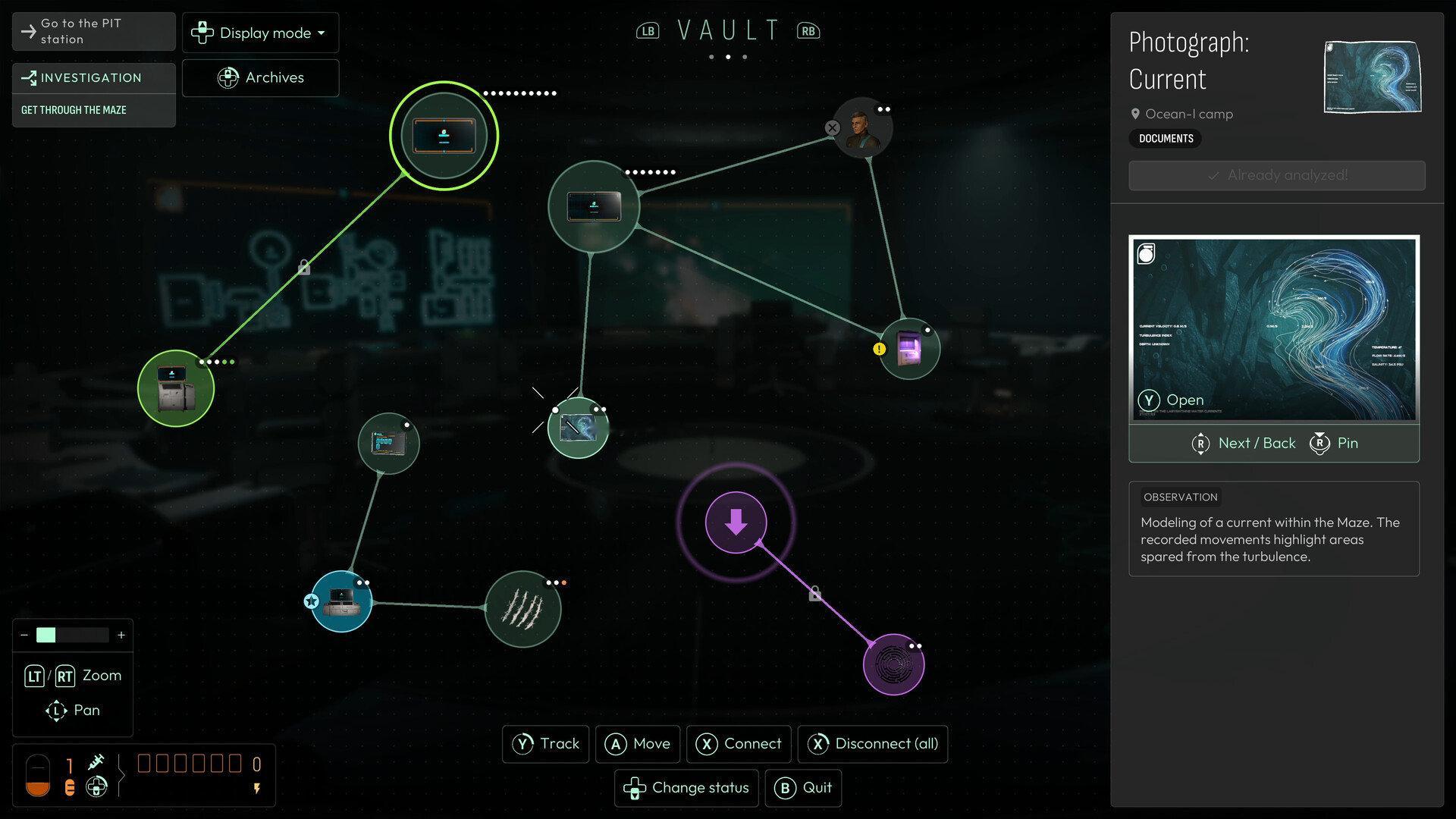Select the purple maze node
Screen dimensions: 1456x819
pos(893,664)
